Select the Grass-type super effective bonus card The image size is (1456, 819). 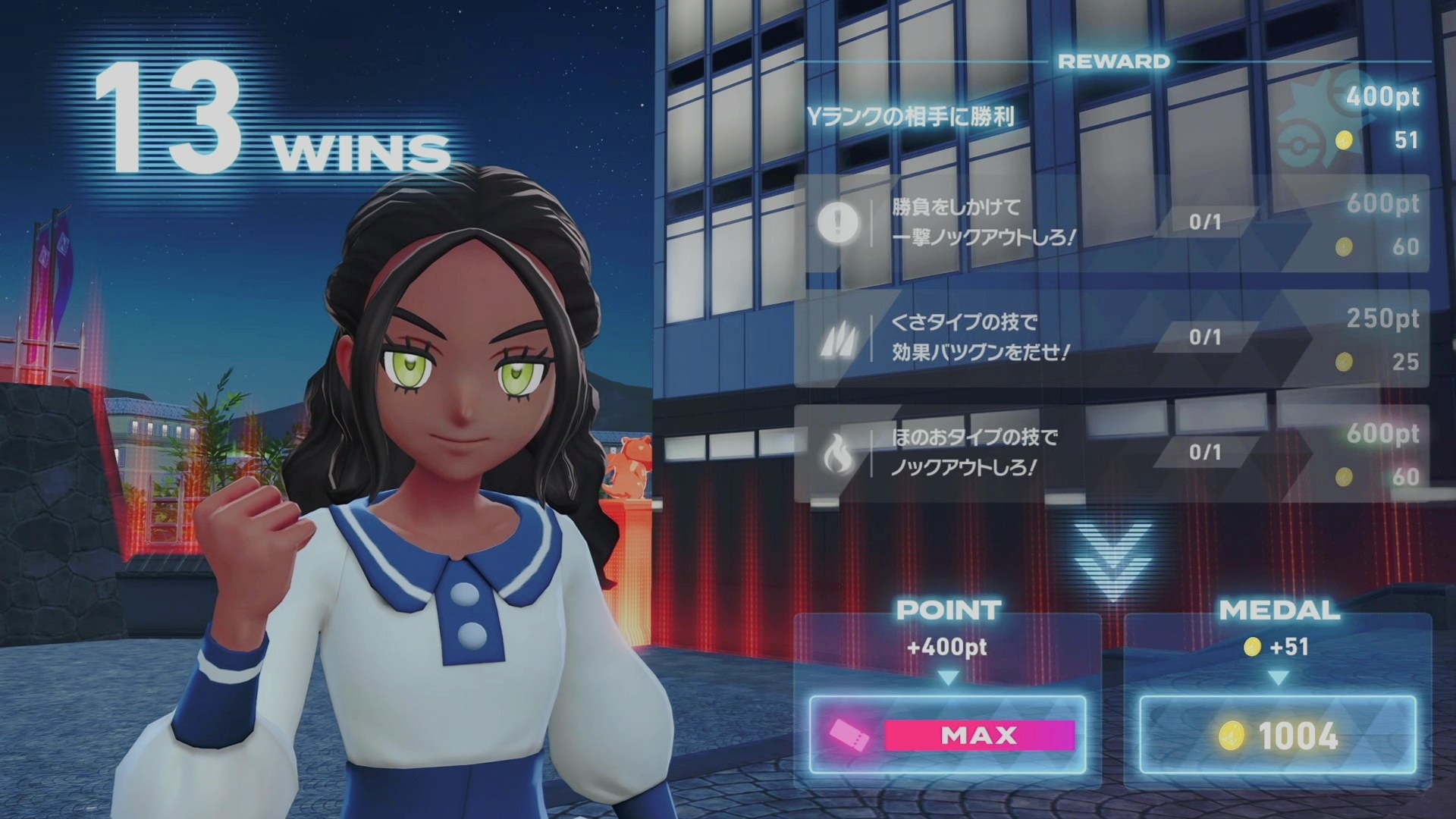(x=1111, y=338)
